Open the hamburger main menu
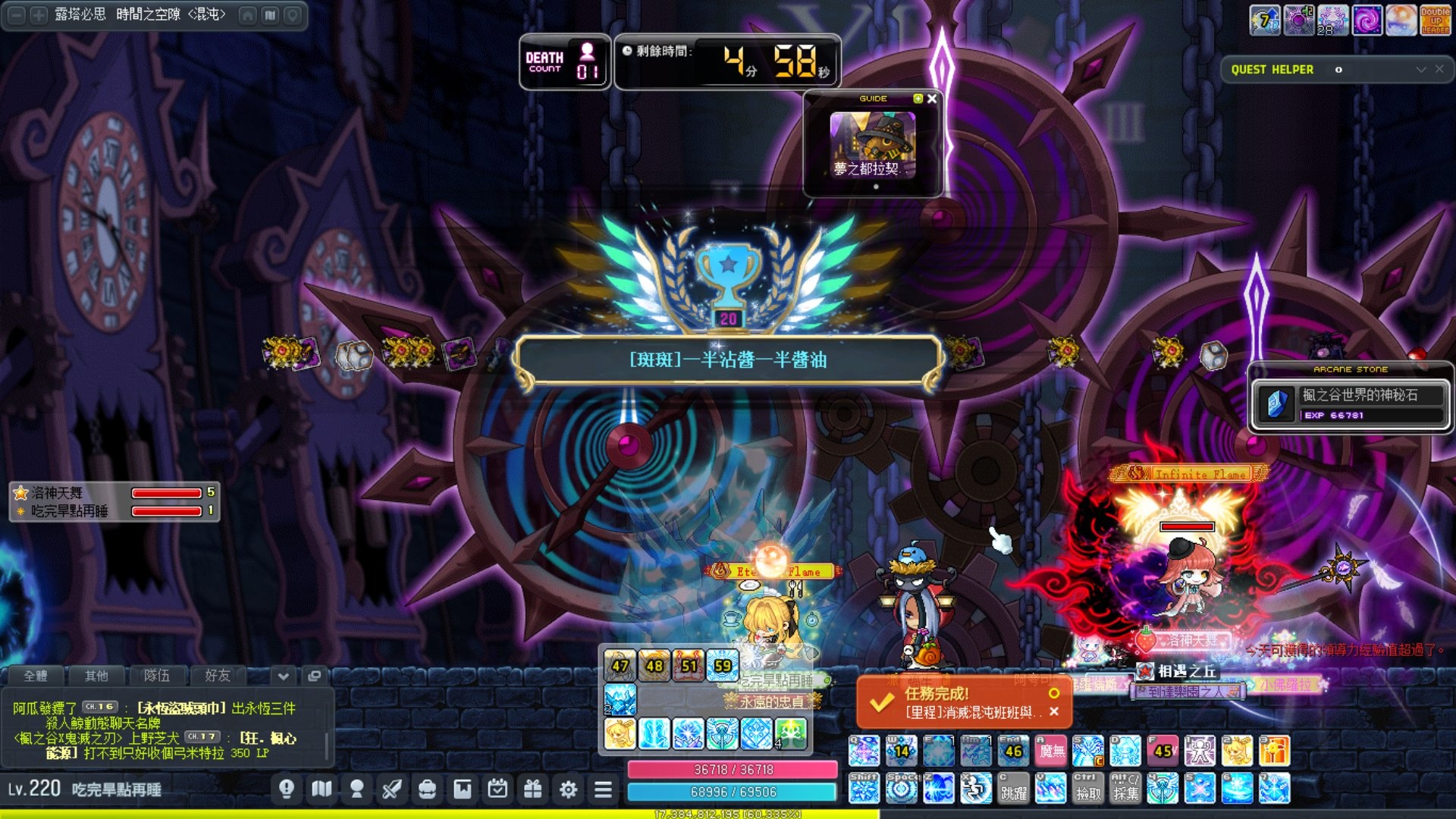This screenshot has width=1456, height=819. [603, 789]
